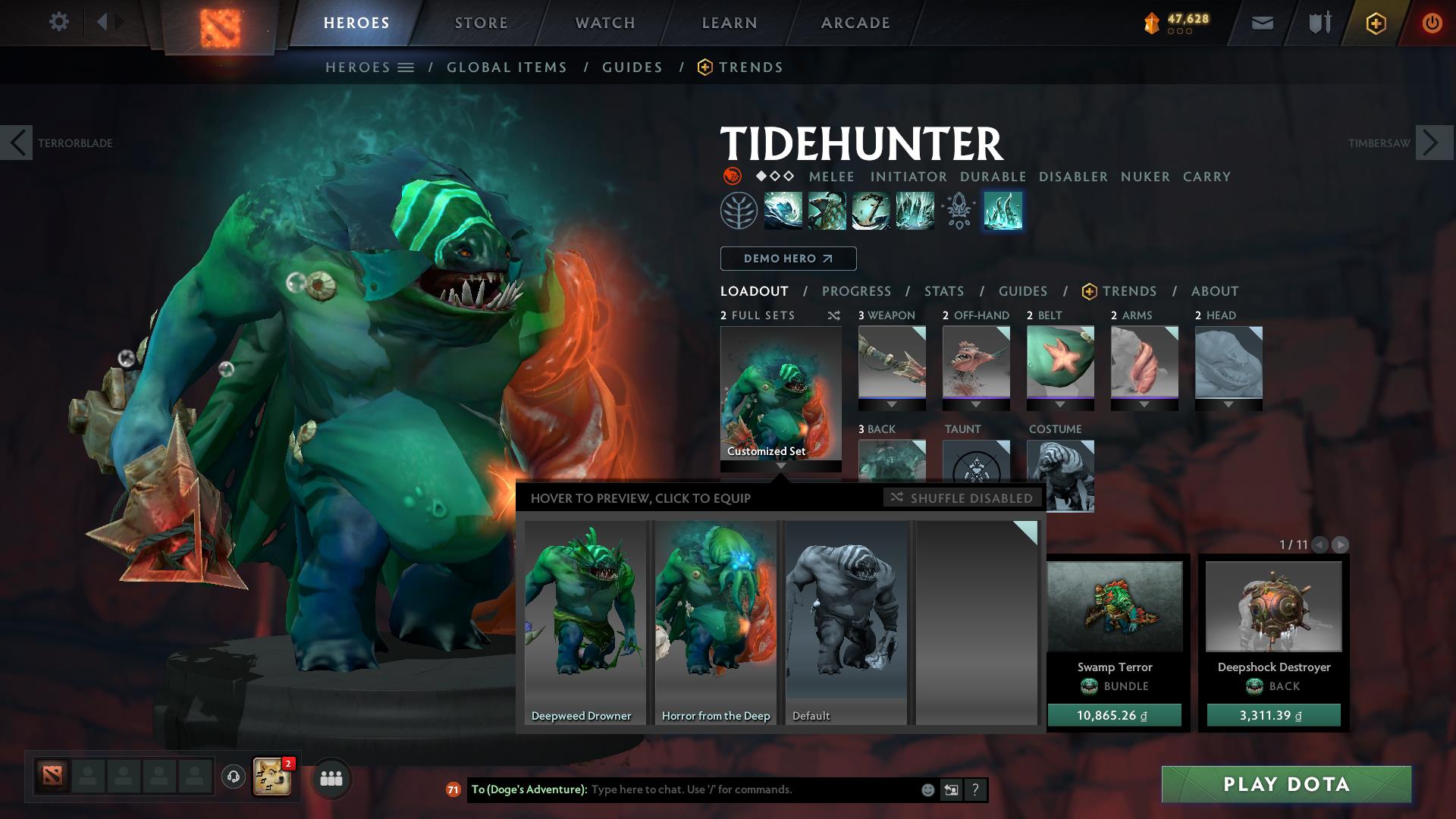Toggle the SHUFFLE DISABLED control
This screenshot has width=1456, height=819.
962,498
